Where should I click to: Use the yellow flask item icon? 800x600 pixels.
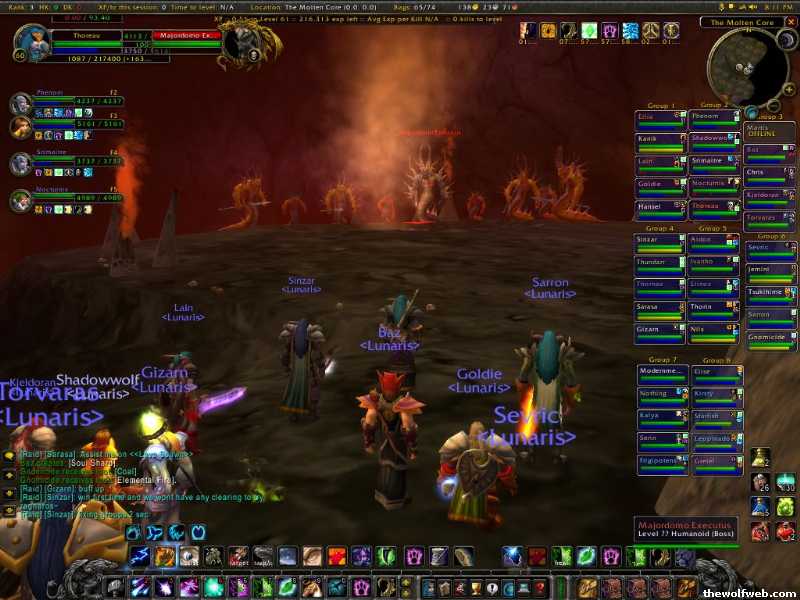coord(761,457)
